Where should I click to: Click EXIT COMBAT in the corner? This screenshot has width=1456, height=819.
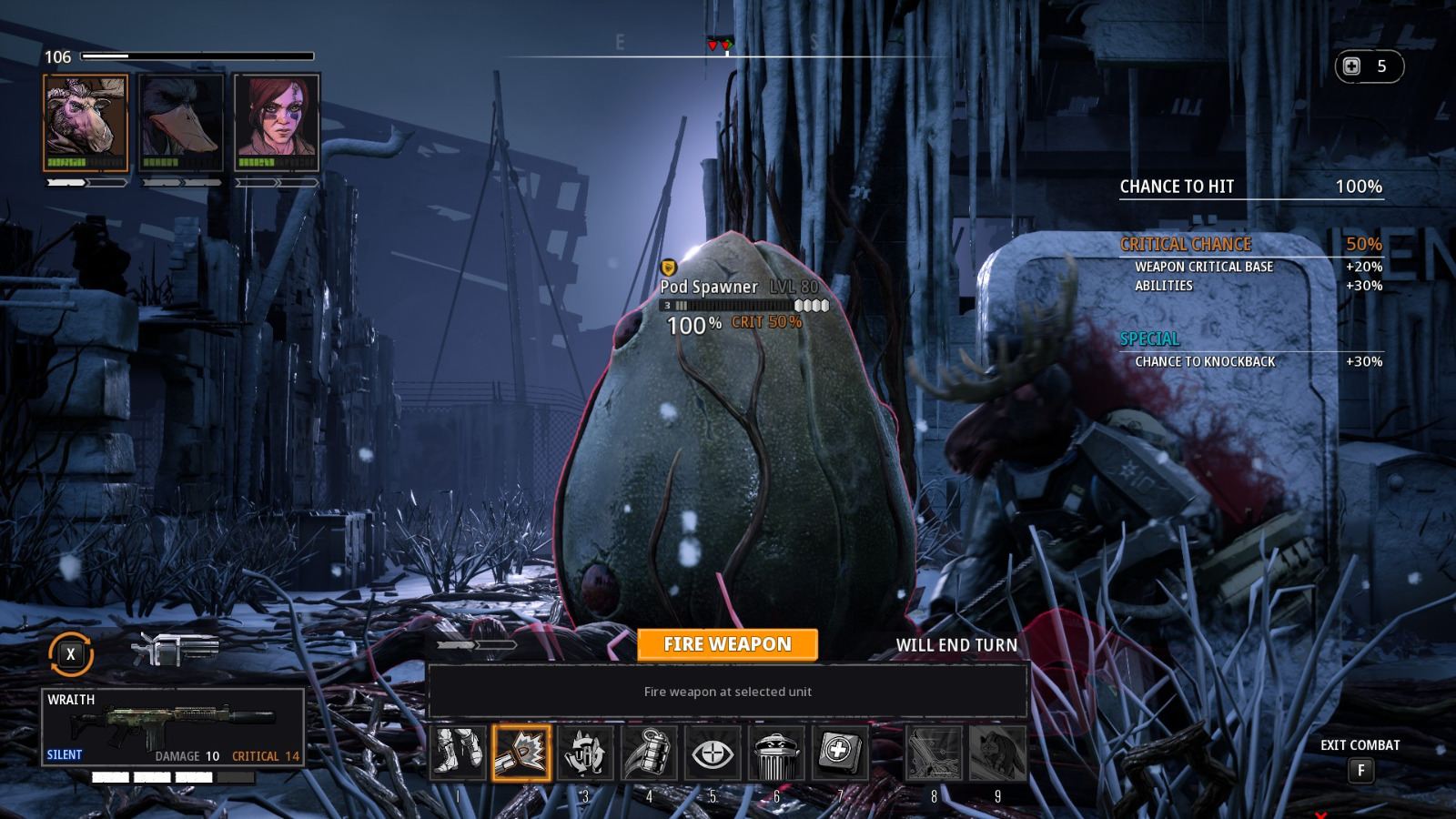click(x=1360, y=744)
